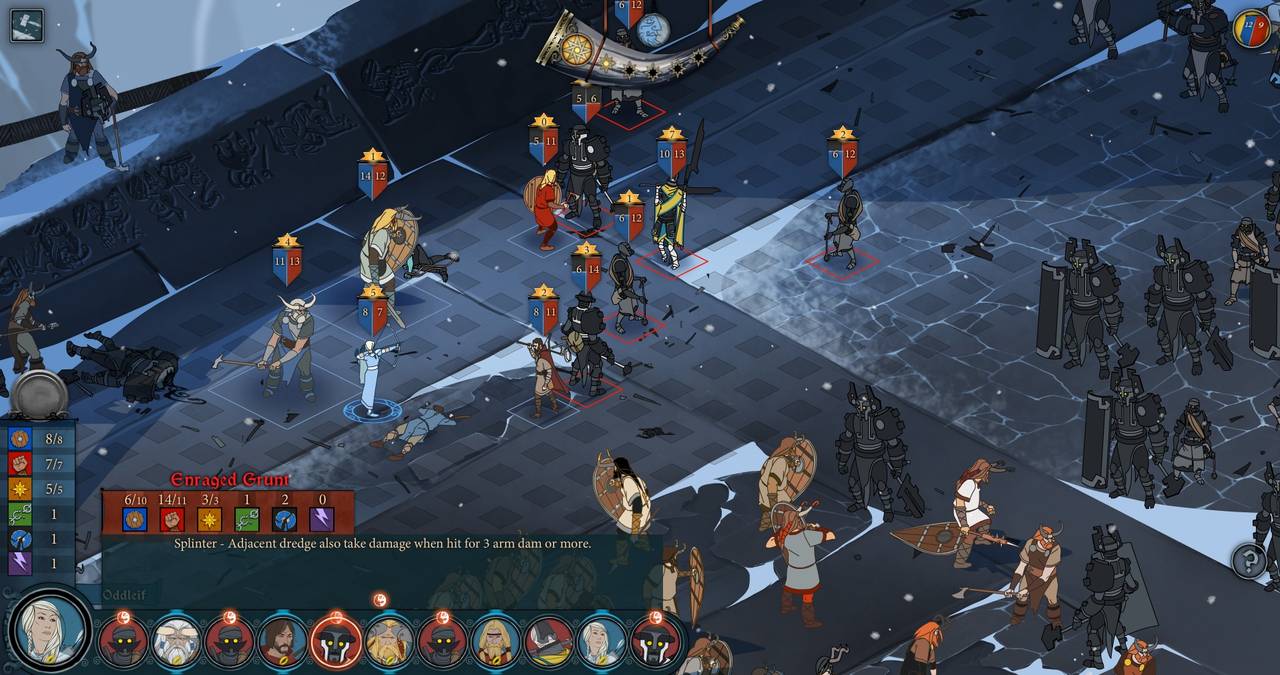Viewport: 1280px width, 675px height.
Task: Activate the war horn
Action: click(640, 50)
